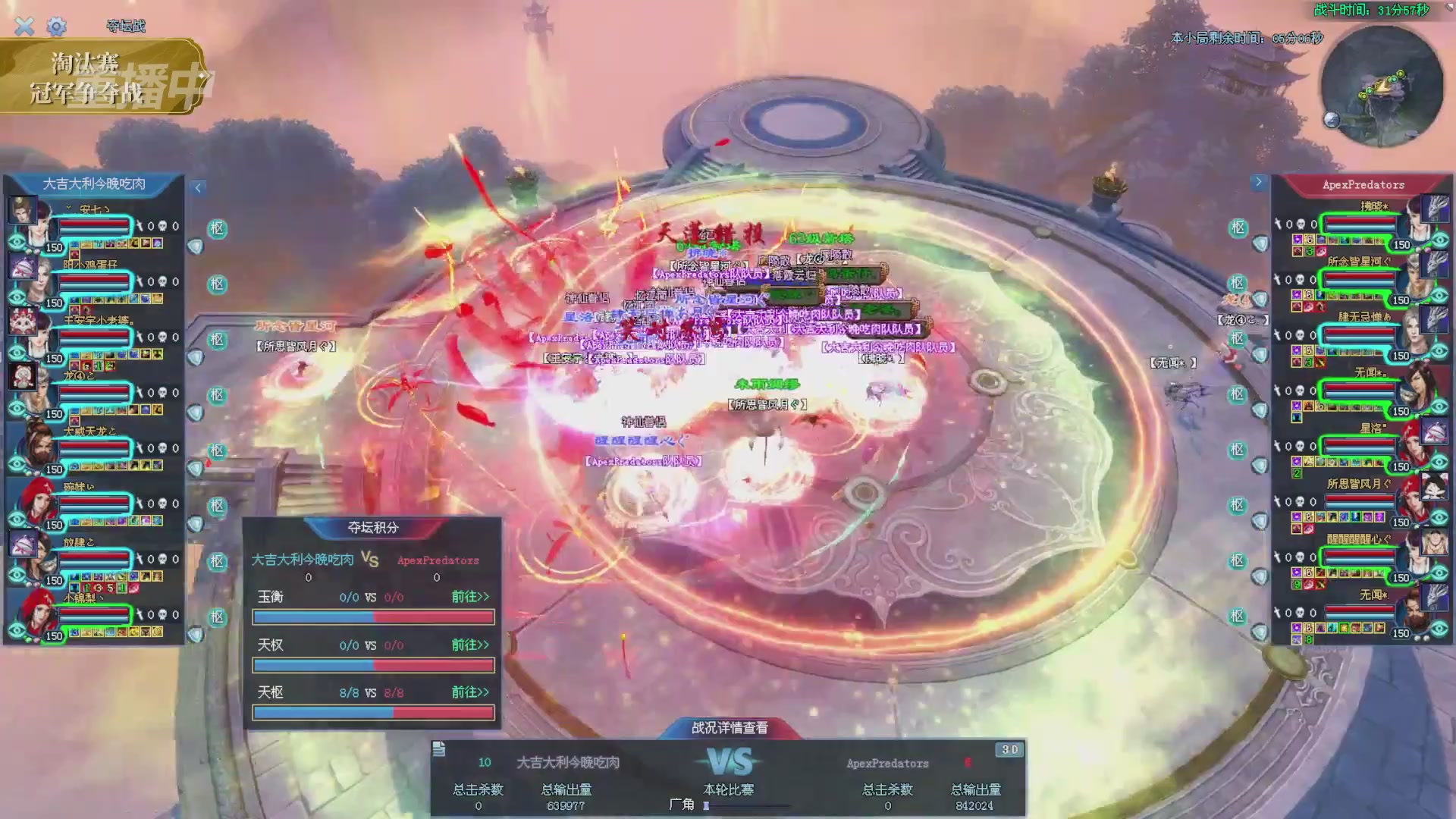Open the document icon on the scoreboard
Image resolution: width=1456 pixels, height=819 pixels.
(439, 750)
